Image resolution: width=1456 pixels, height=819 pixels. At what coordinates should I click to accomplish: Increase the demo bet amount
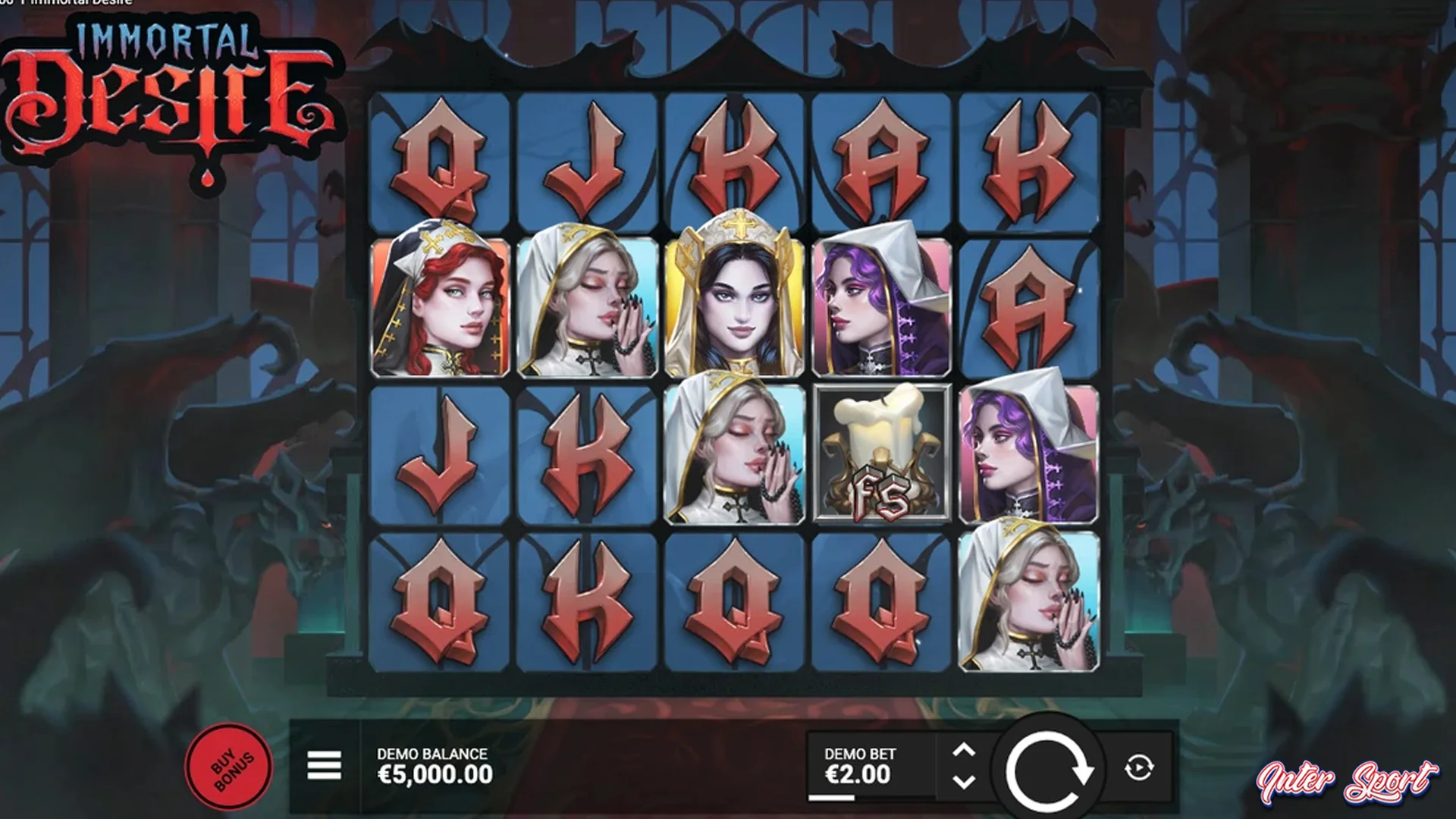[963, 752]
